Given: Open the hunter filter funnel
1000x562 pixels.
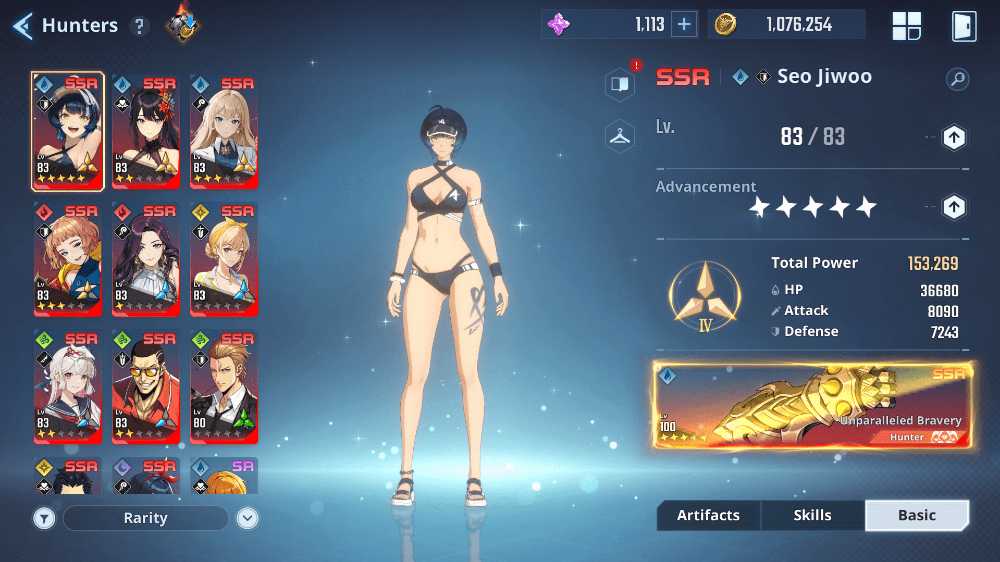Looking at the screenshot, I should point(44,518).
